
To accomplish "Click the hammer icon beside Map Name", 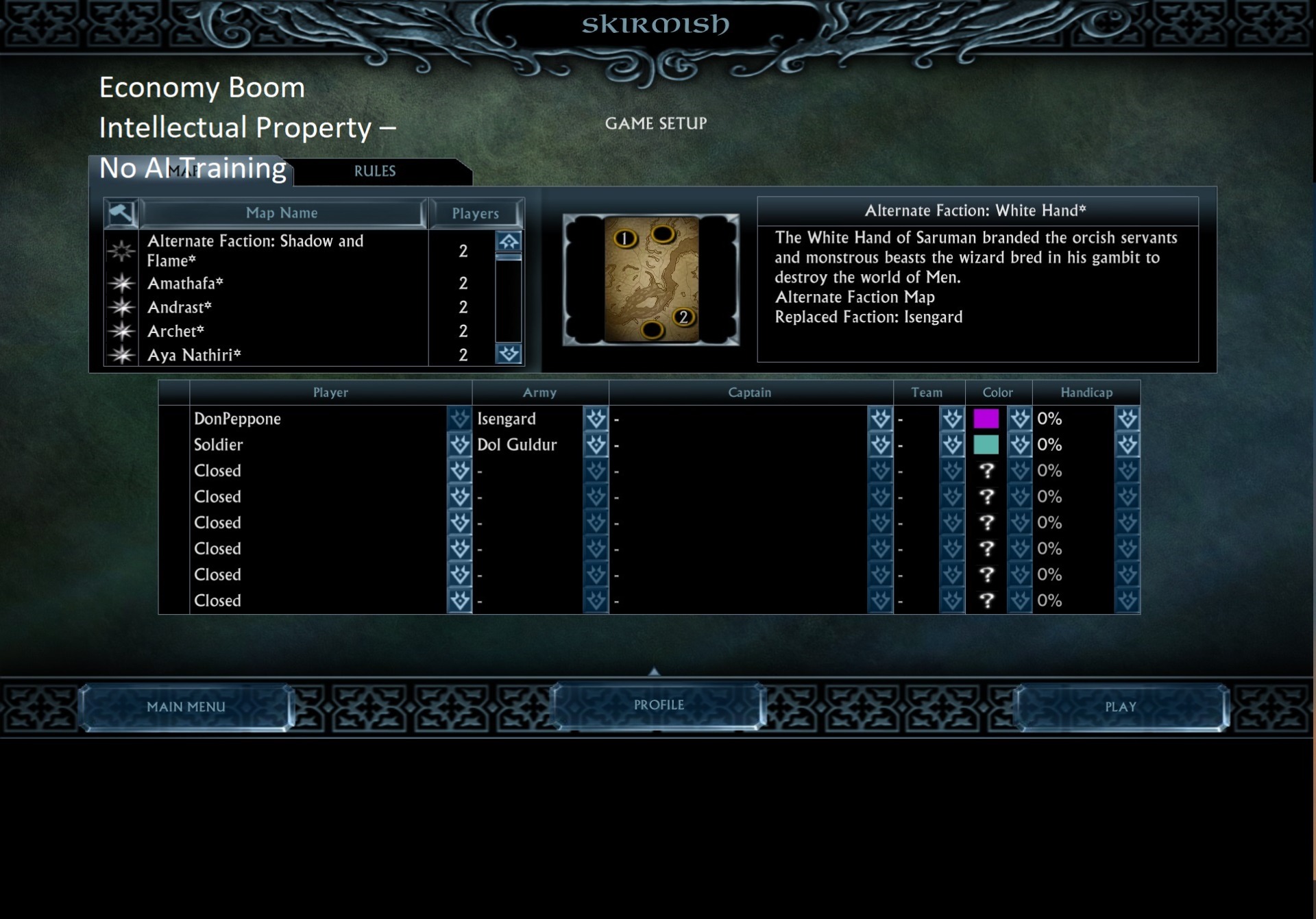I will pos(121,213).
